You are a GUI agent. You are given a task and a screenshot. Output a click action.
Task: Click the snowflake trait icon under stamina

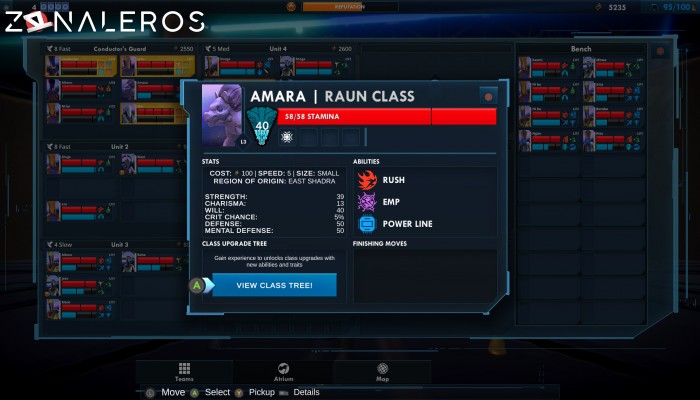click(288, 135)
